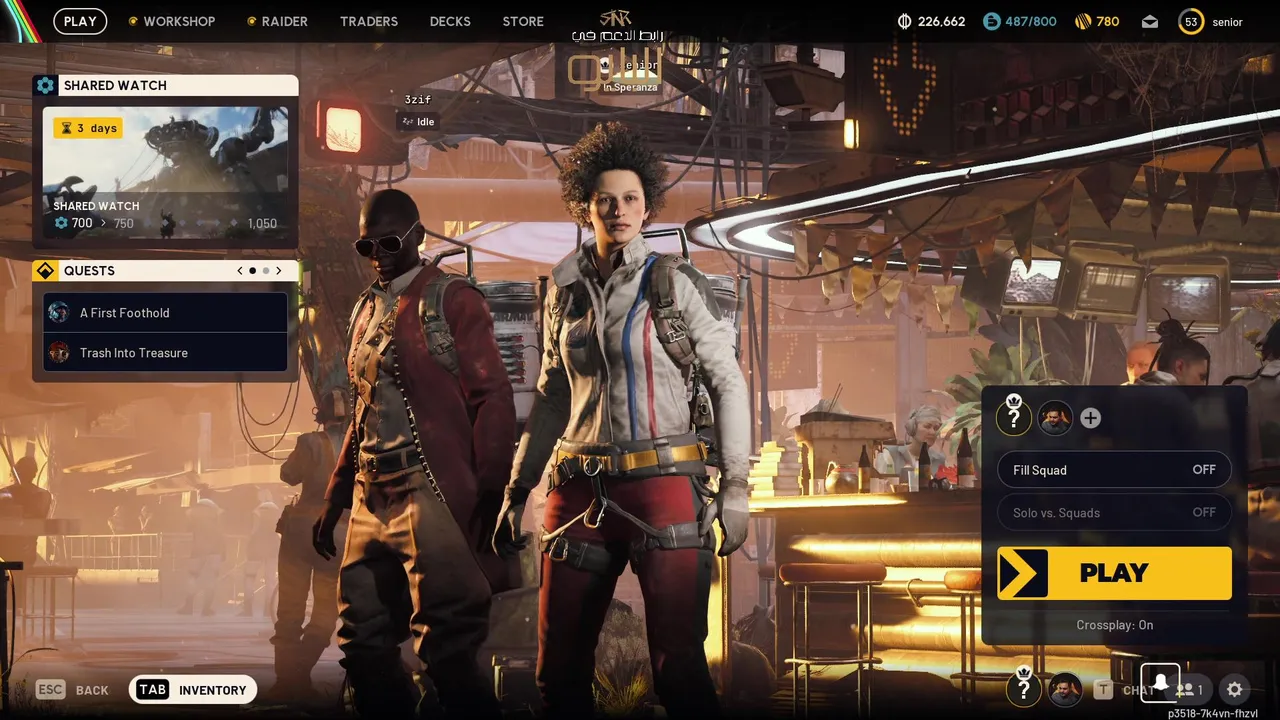Open the Decks tab
This screenshot has width=1280, height=720.
pos(450,21)
